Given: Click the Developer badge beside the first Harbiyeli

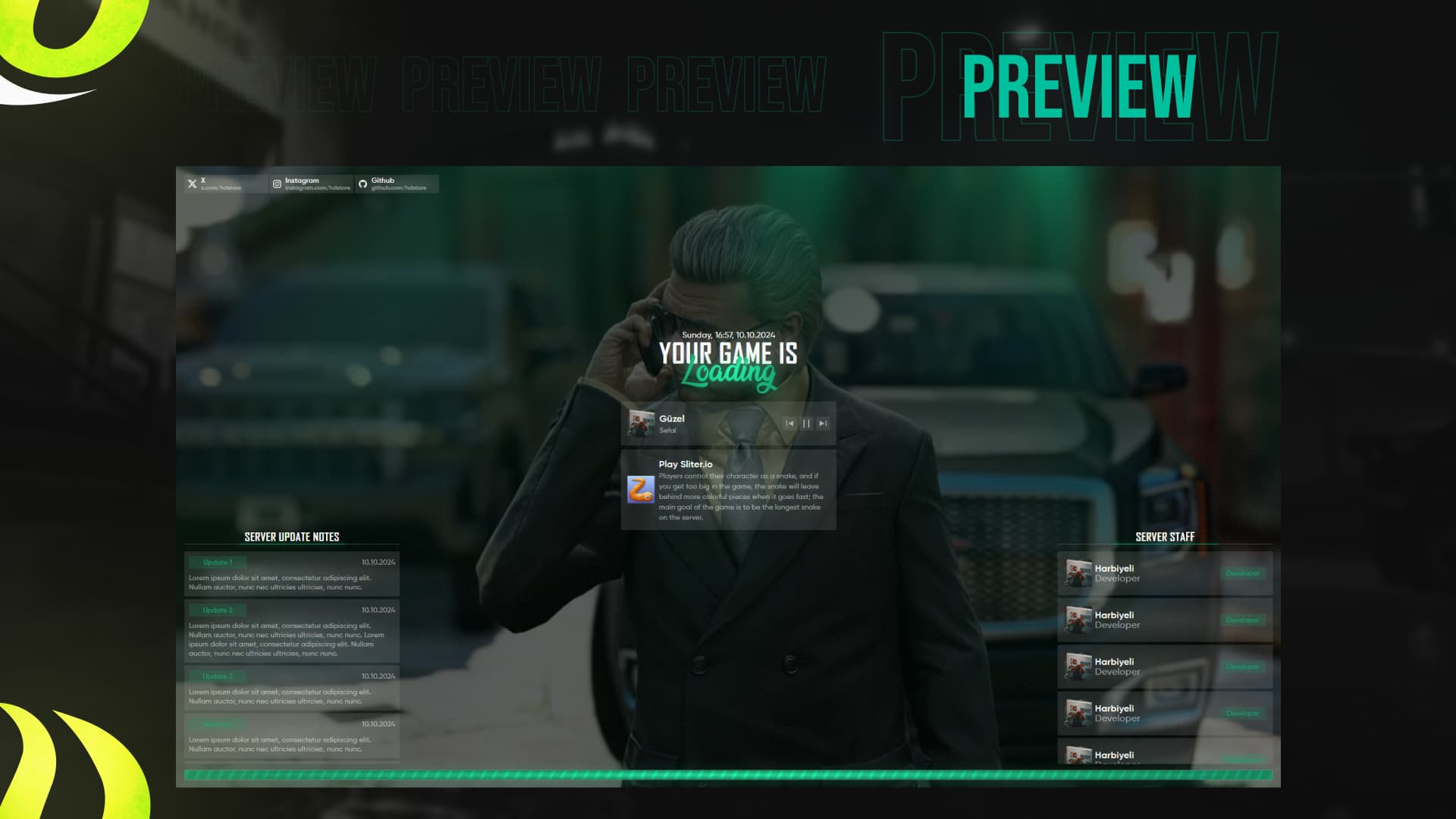Looking at the screenshot, I should coord(1242,573).
